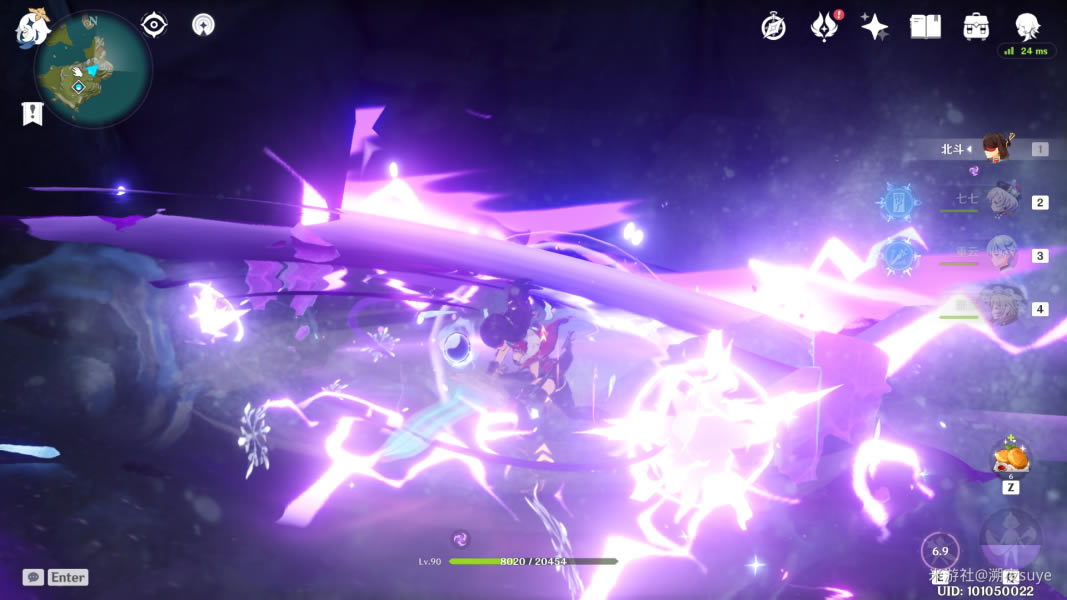Open the events icon with red alert
This screenshot has height=600, width=1067.
coord(823,27)
